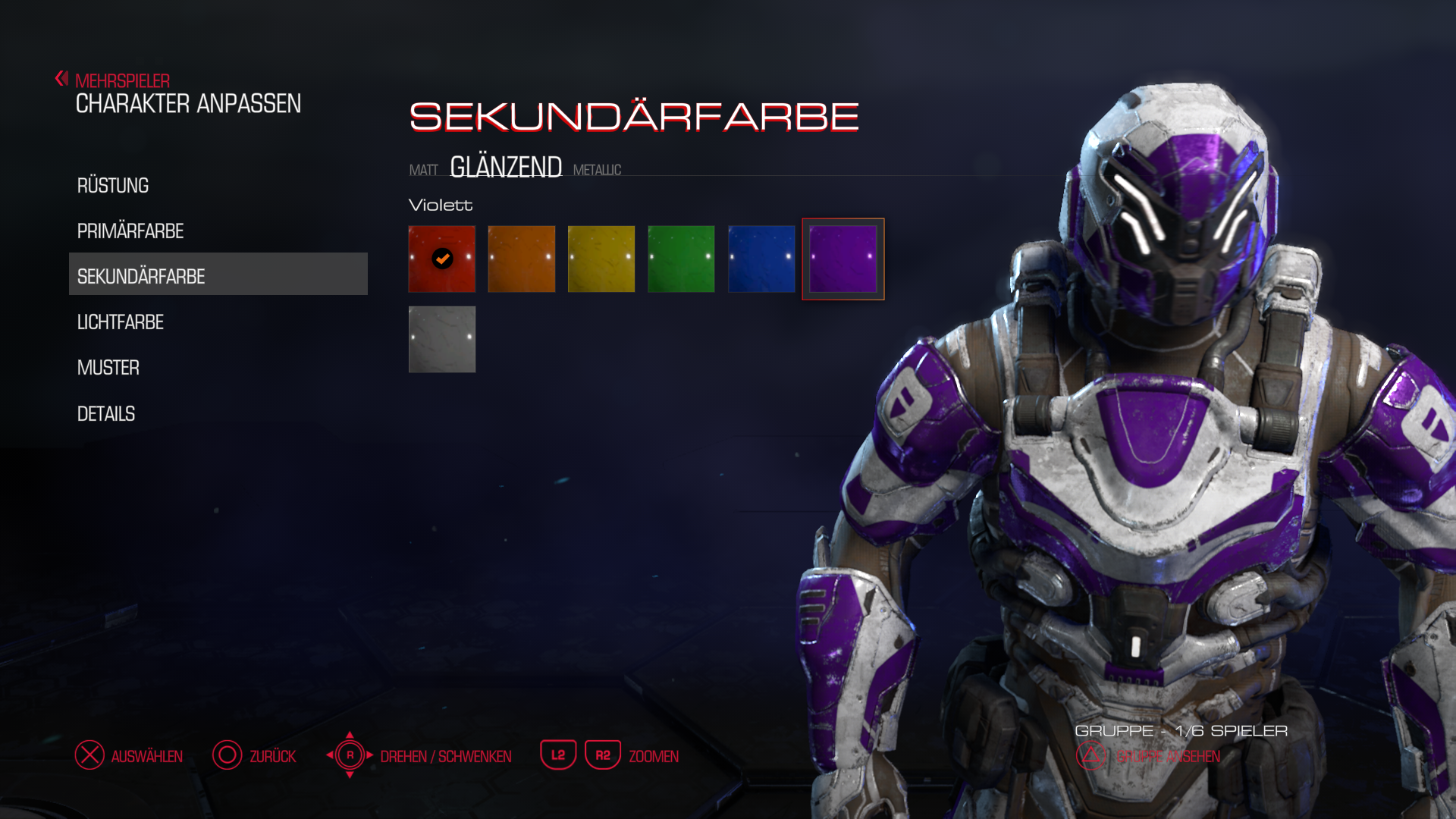Pick the red color swatch
1456x819 pixels.
pyautogui.click(x=442, y=259)
